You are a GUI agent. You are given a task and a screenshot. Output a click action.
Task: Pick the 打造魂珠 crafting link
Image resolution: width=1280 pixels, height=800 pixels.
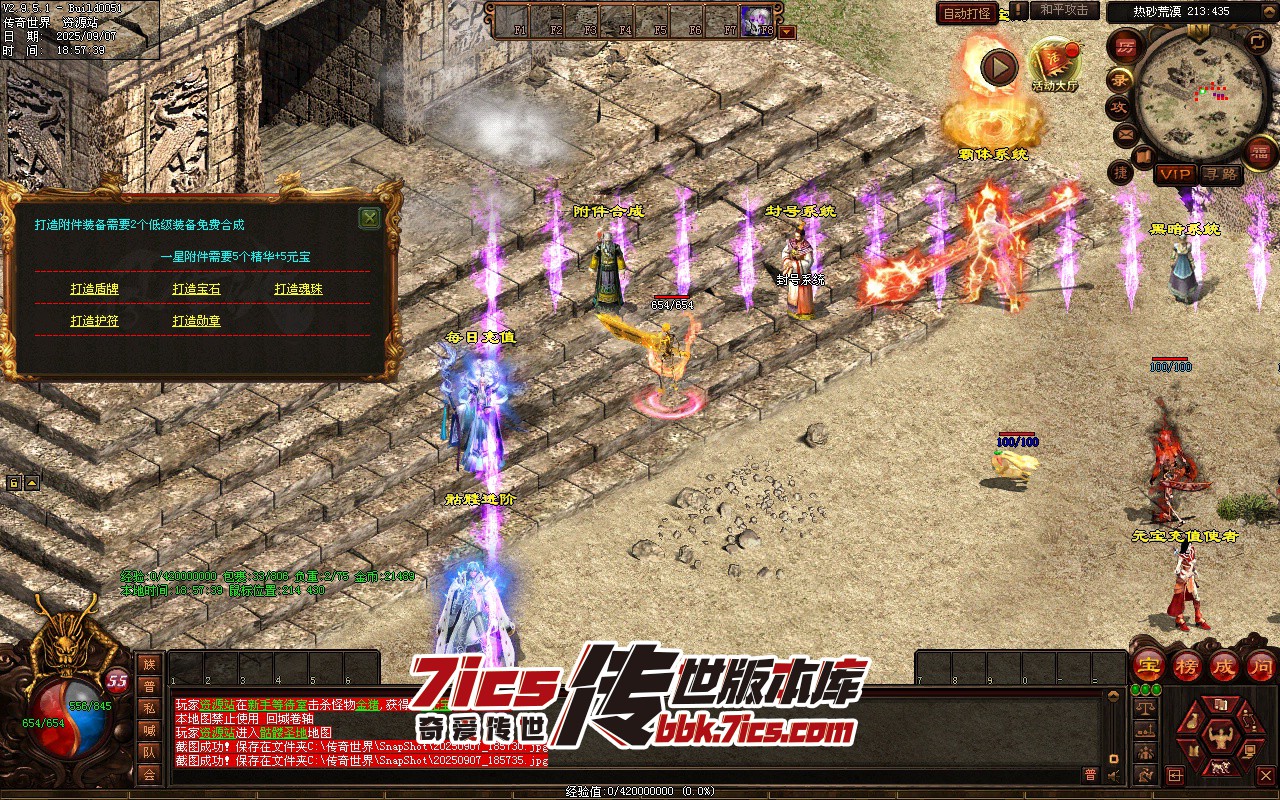(298, 289)
